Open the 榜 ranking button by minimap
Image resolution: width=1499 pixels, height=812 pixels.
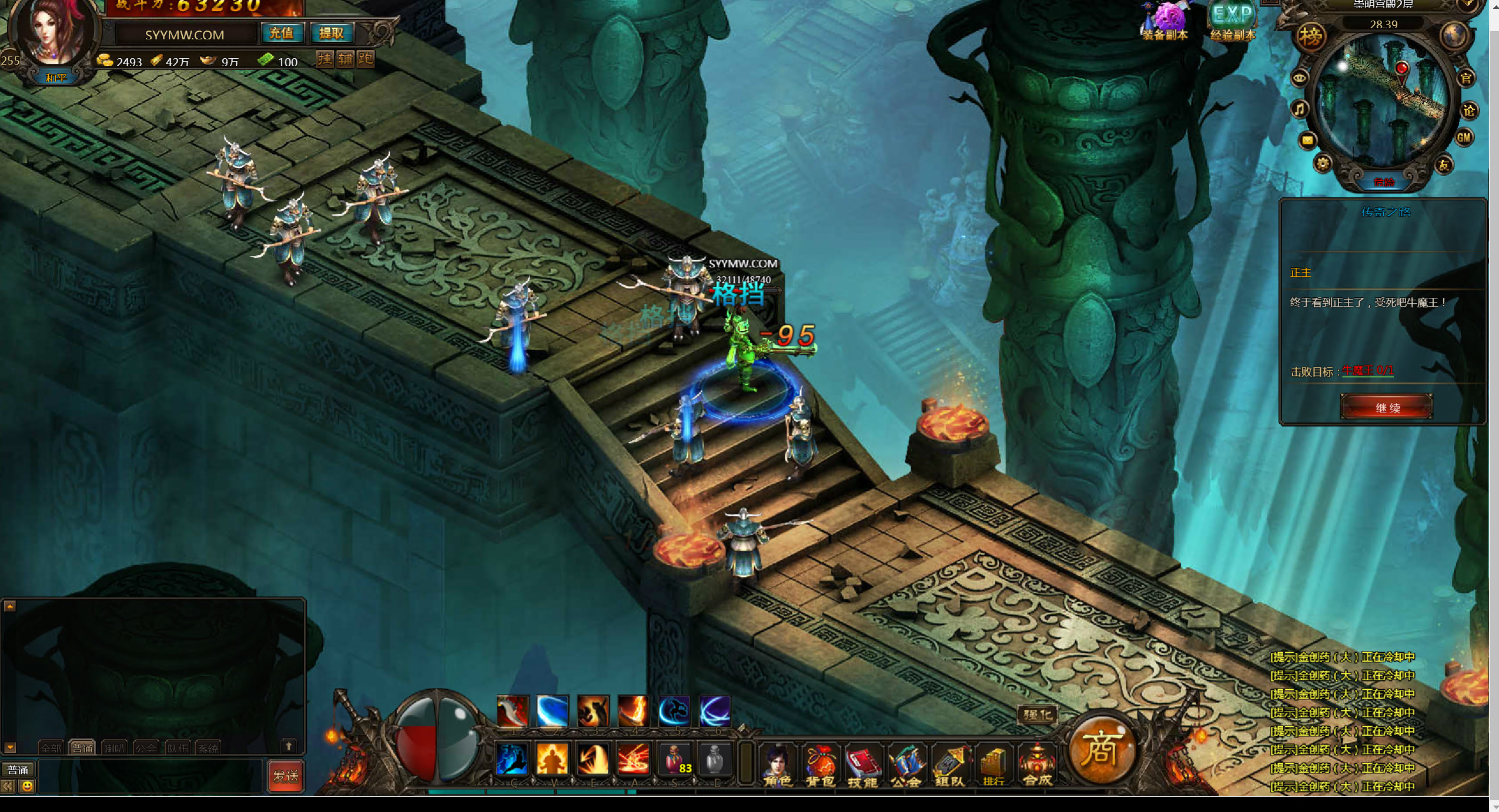[1310, 36]
